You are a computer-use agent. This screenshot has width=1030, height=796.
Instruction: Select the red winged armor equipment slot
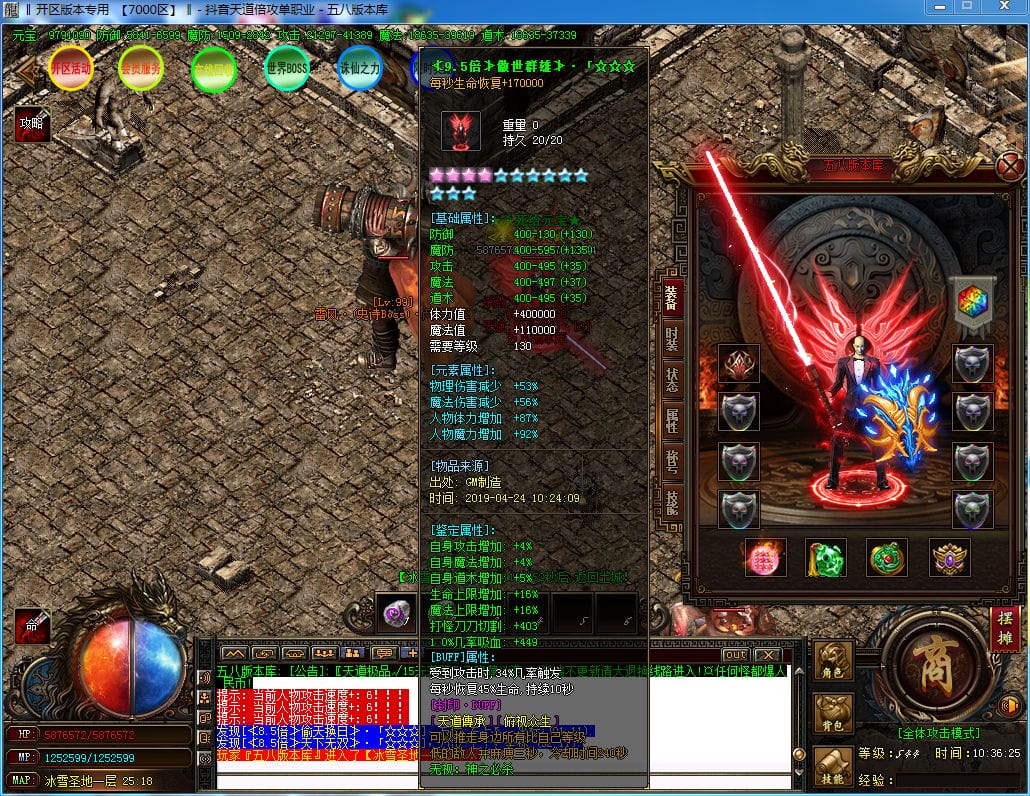(739, 364)
